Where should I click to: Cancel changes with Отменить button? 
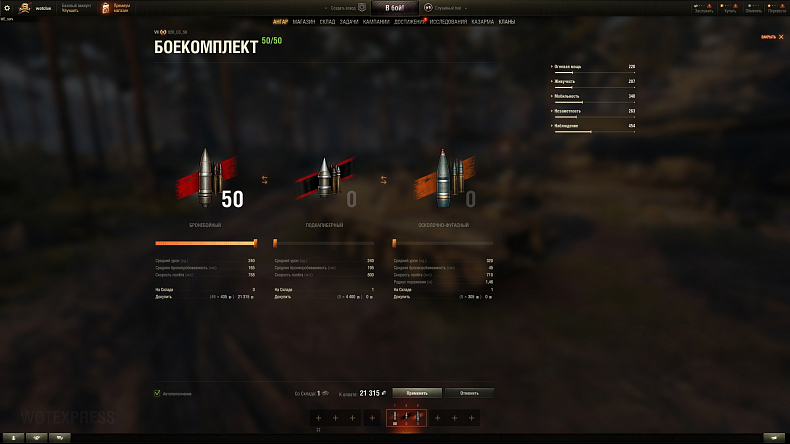(469, 393)
